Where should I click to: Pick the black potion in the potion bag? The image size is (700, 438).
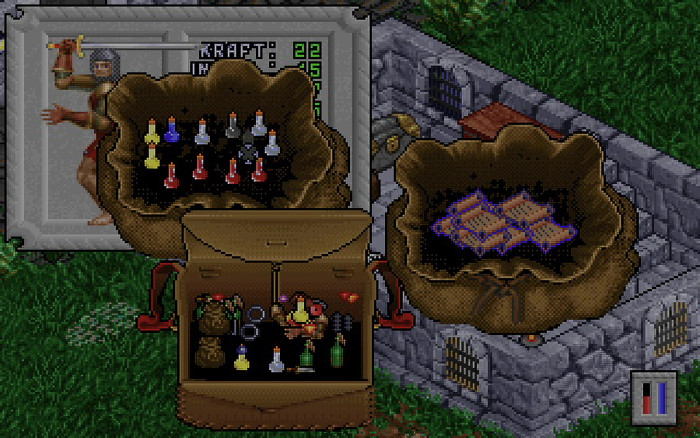click(233, 125)
